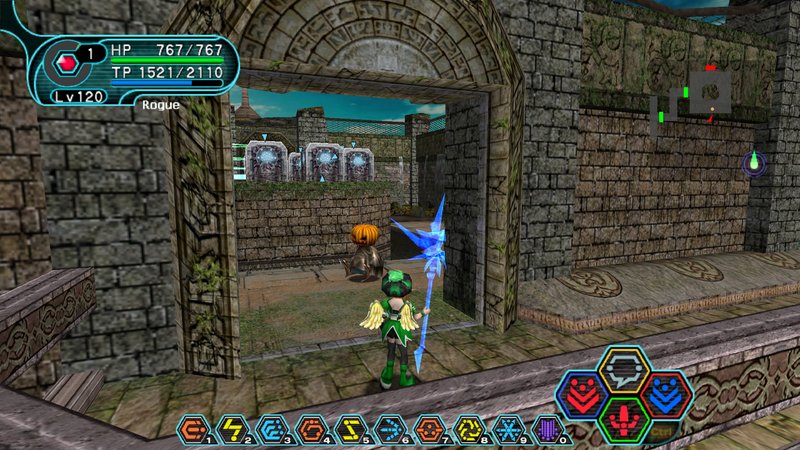Select the red chevron action hexagon
This screenshot has width=800, height=450.
(x=581, y=393)
